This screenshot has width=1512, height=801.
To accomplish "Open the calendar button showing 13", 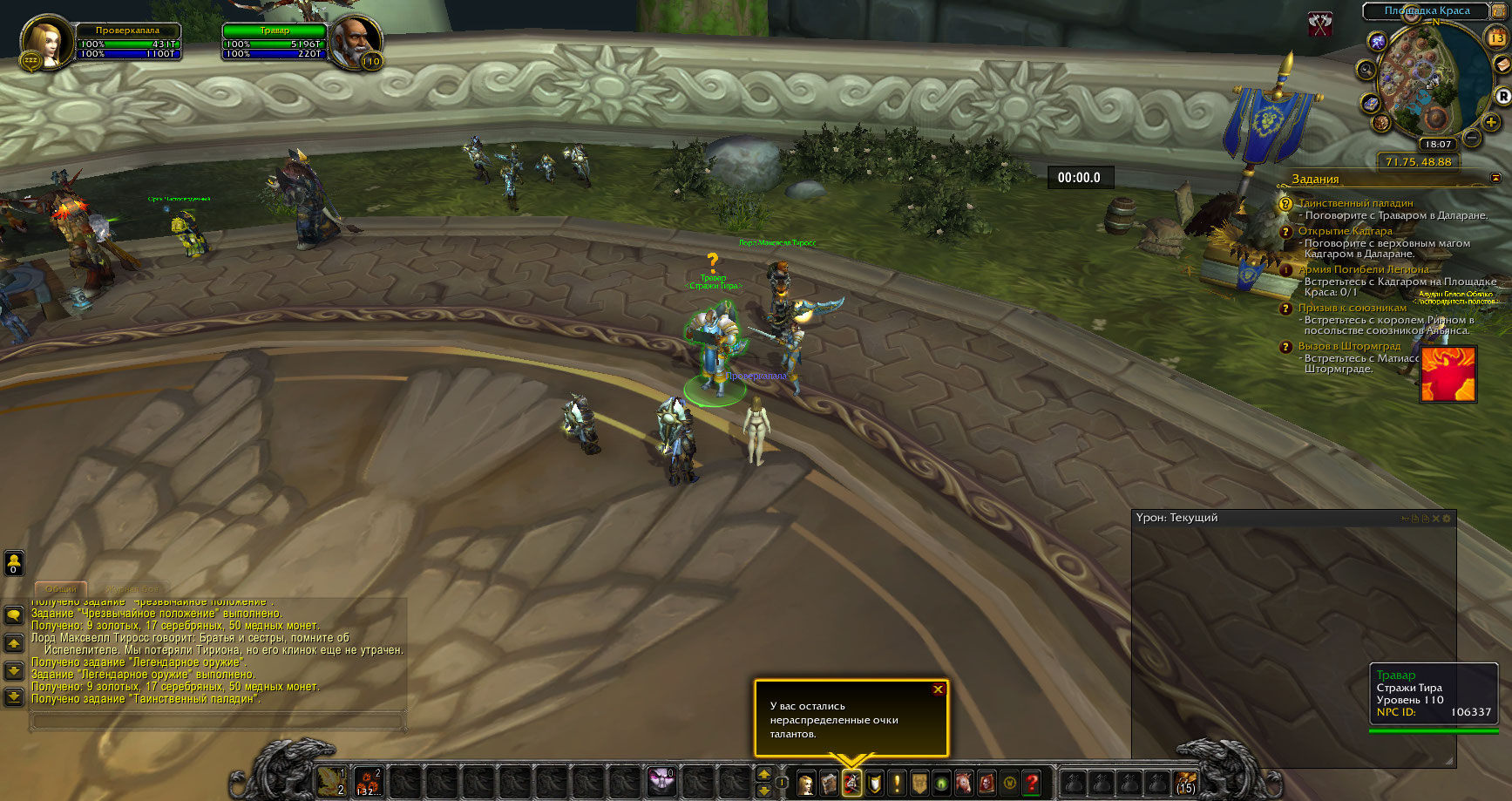I will (1496, 37).
